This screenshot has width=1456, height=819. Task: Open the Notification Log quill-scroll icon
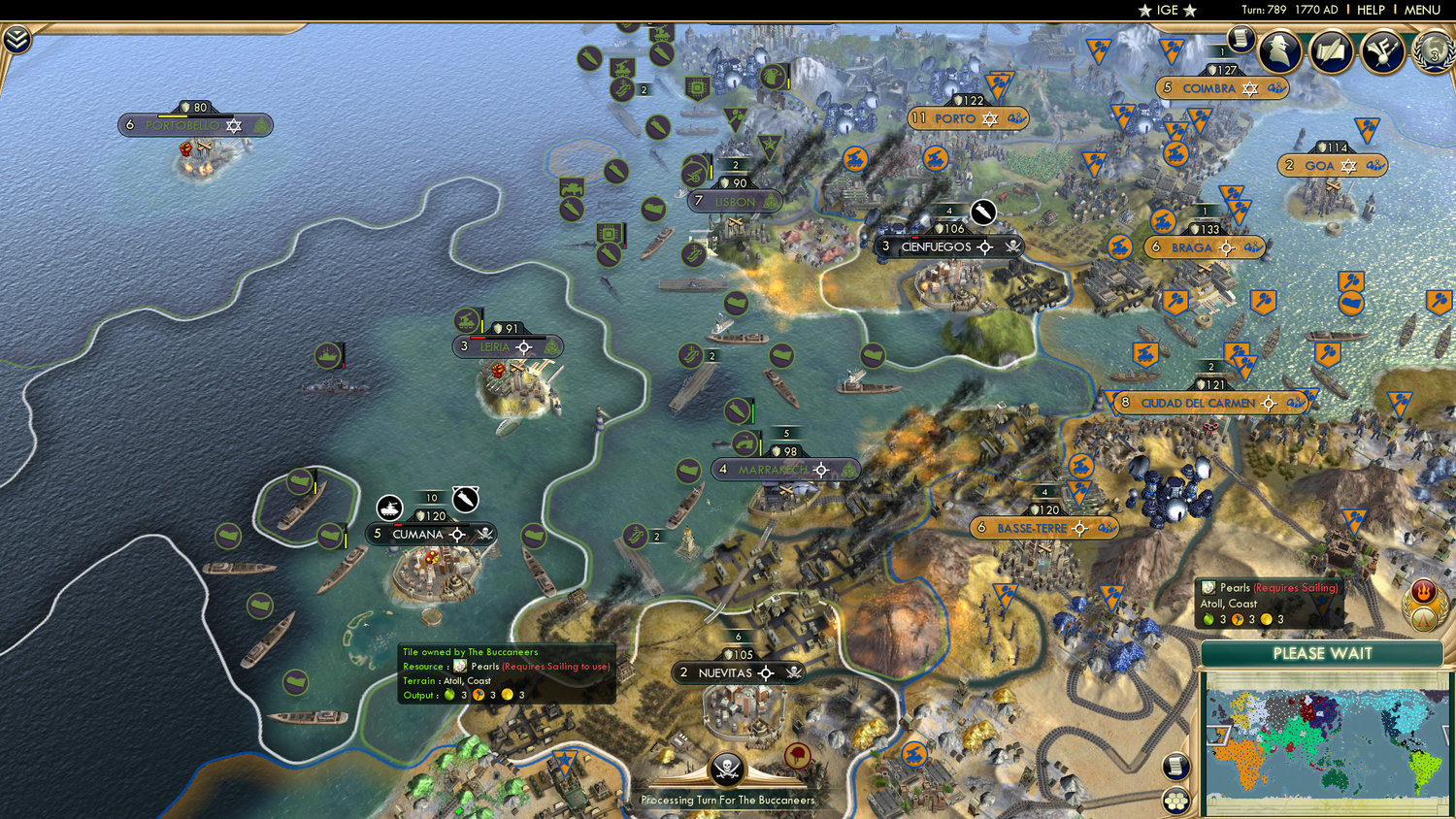click(x=1330, y=50)
